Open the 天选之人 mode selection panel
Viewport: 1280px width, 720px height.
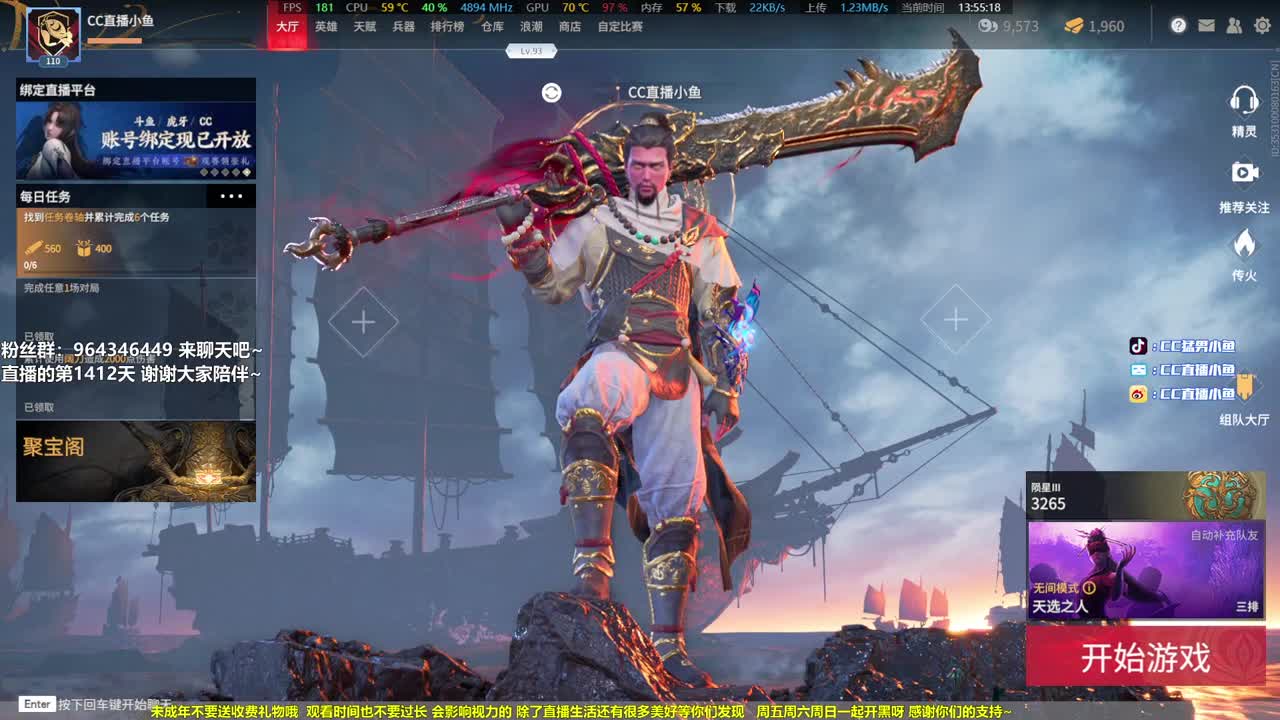pos(1062,606)
